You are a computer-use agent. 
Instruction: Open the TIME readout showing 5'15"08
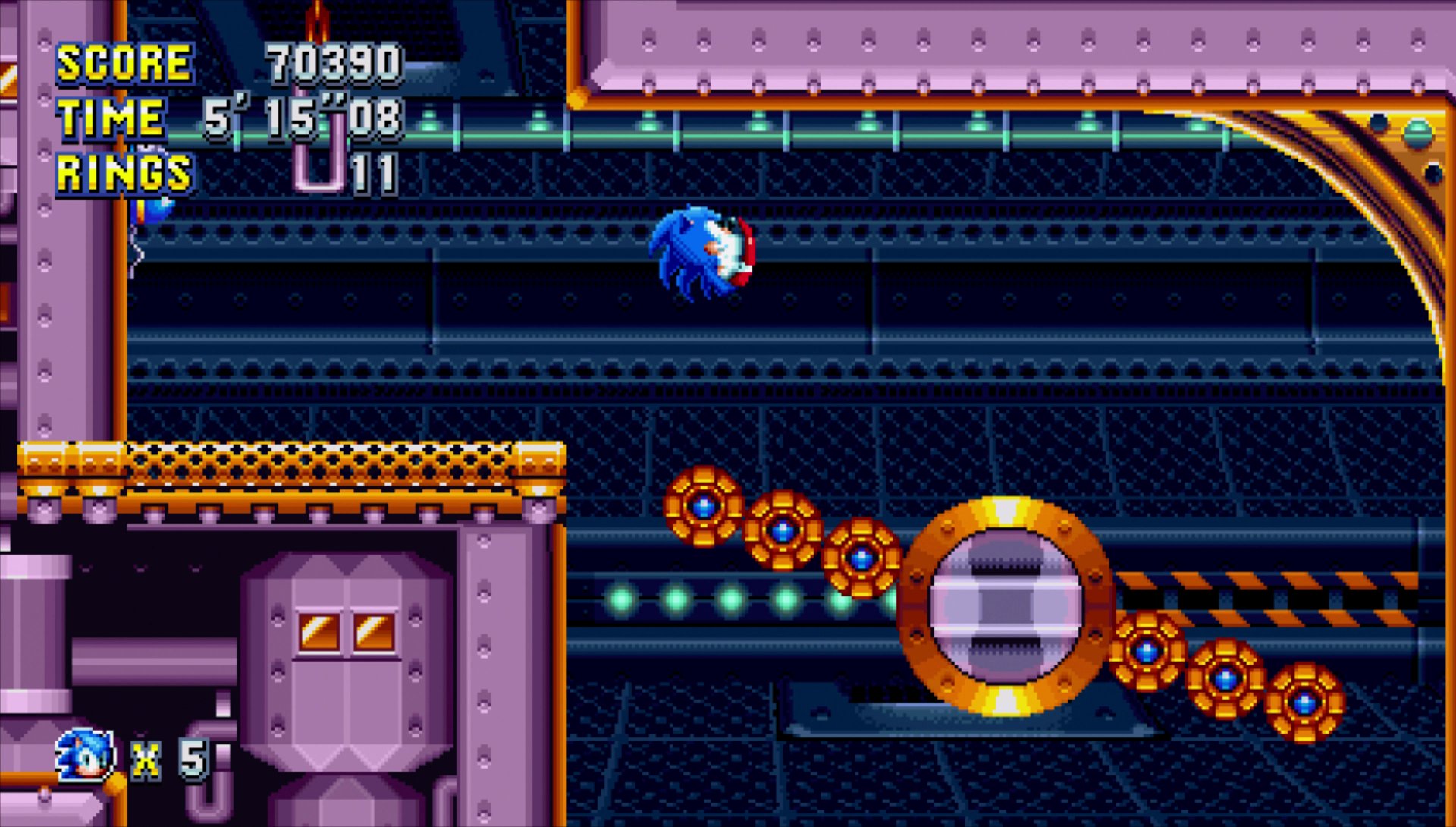(303, 118)
